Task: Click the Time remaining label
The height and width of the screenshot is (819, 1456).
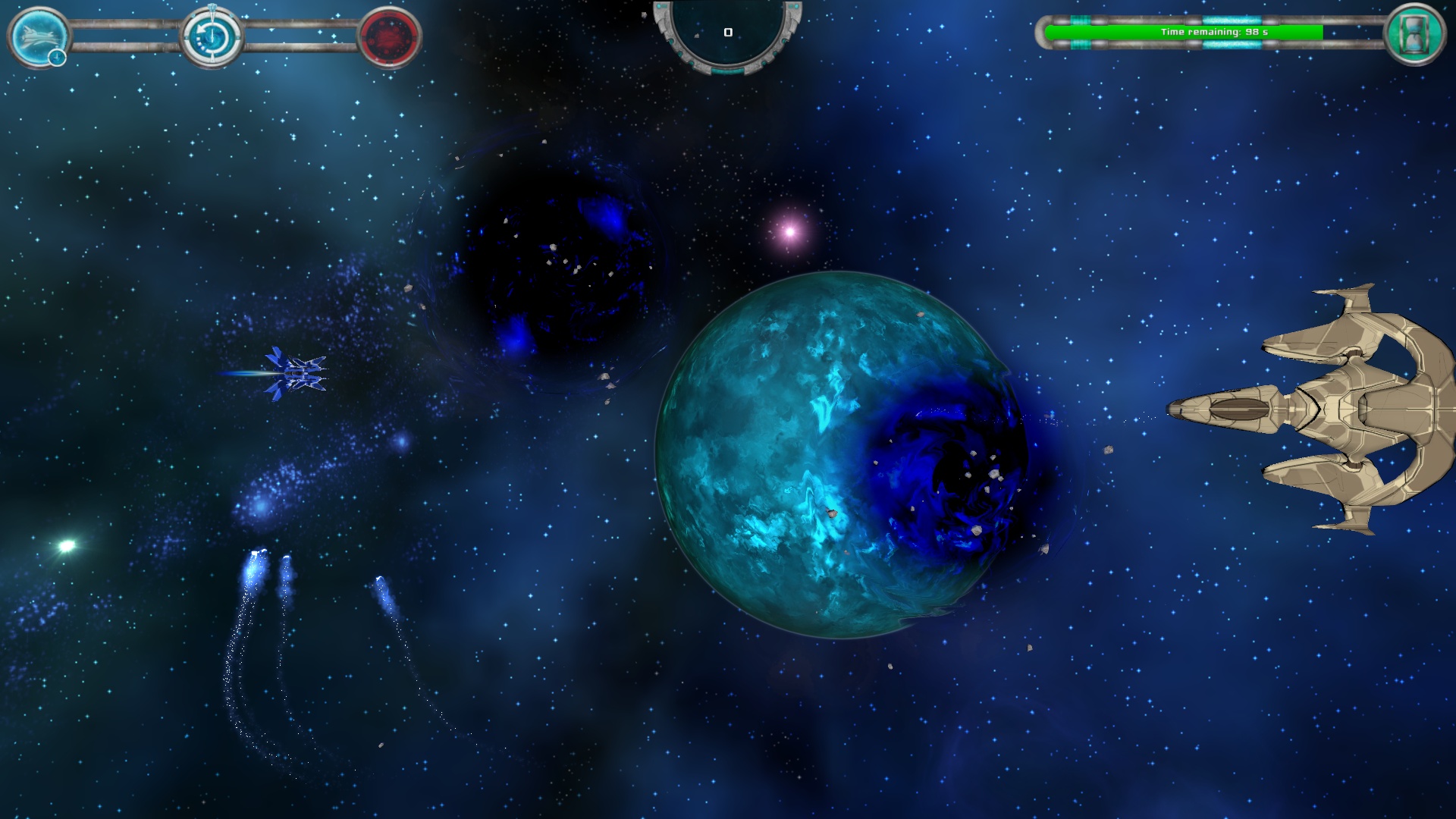Action: pos(1214,33)
